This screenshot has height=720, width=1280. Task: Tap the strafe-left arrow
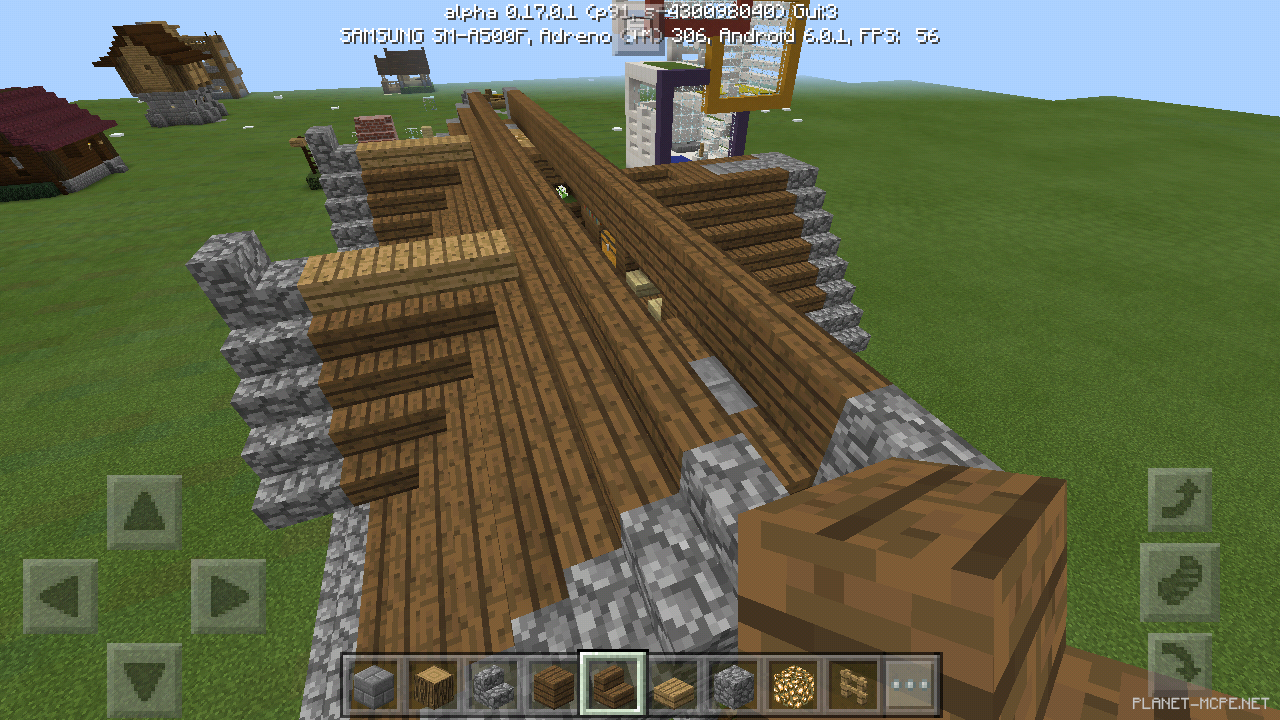click(x=63, y=597)
